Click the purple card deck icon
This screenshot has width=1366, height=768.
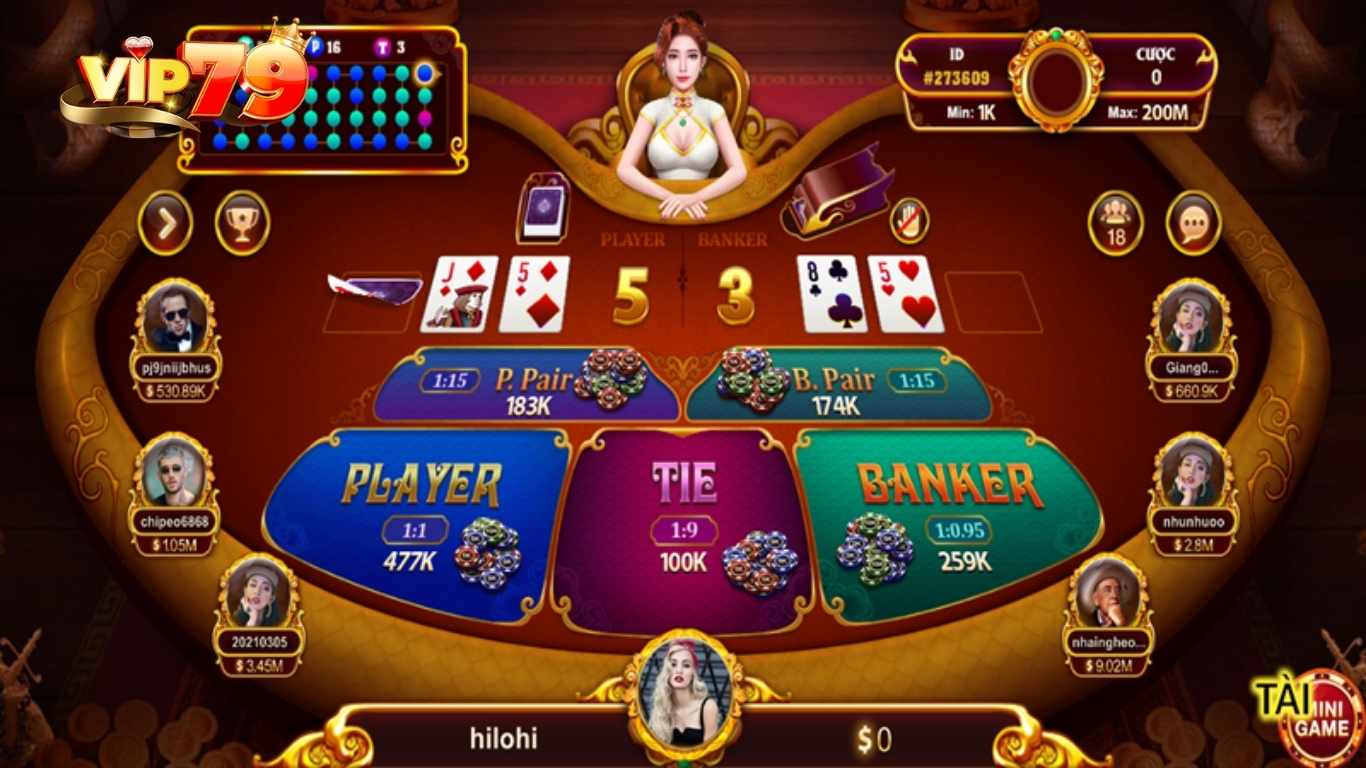click(541, 208)
